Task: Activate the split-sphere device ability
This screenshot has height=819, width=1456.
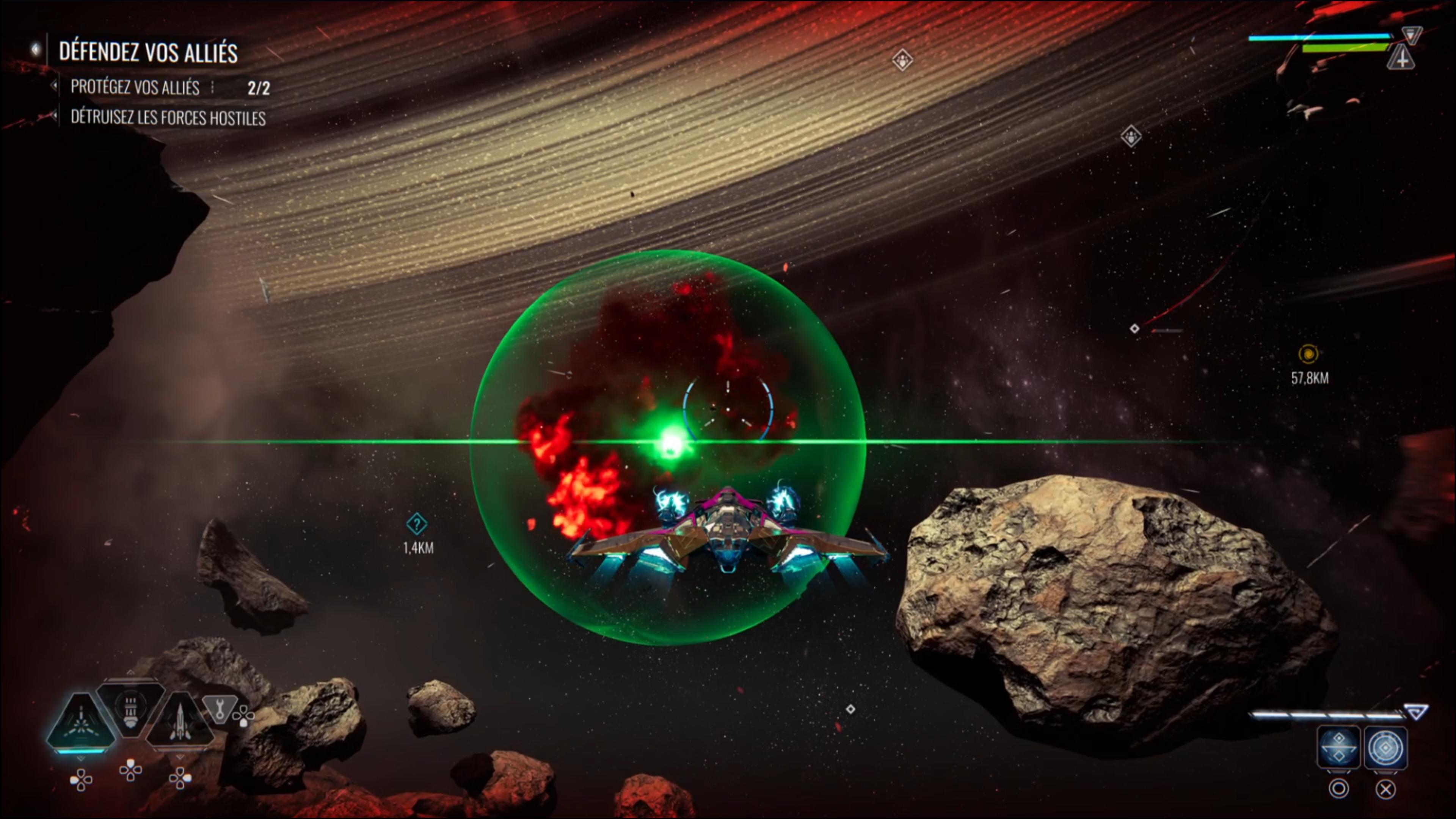Action: click(1338, 747)
